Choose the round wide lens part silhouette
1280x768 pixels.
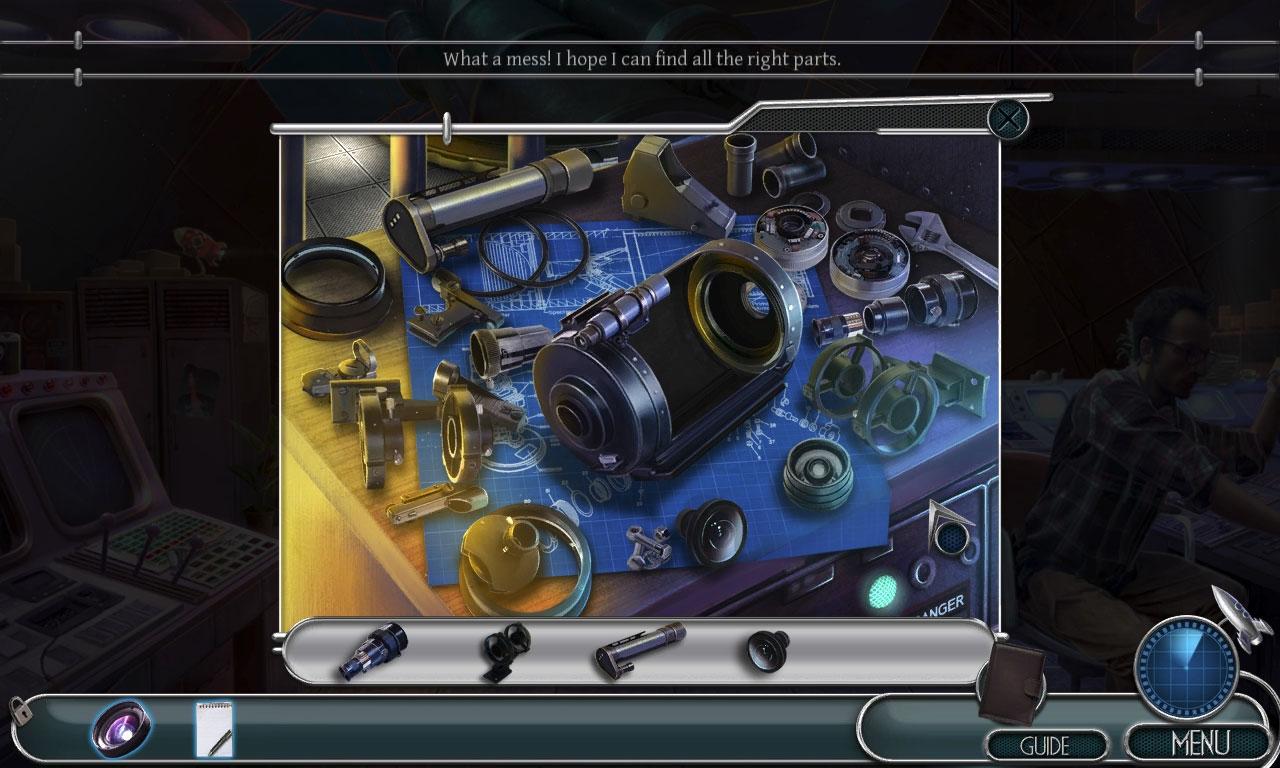point(768,650)
